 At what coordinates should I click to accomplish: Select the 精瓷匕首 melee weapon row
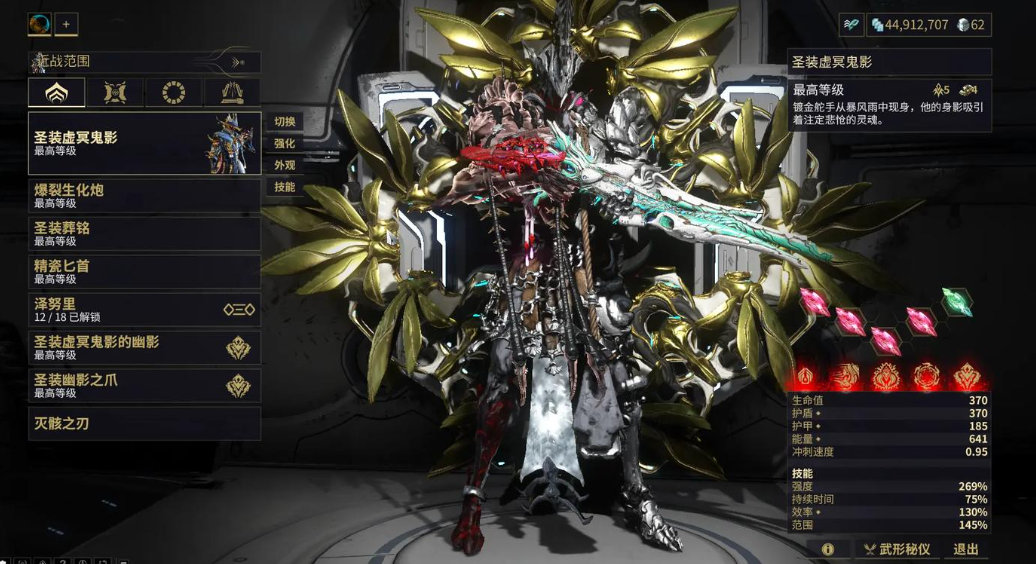click(144, 271)
